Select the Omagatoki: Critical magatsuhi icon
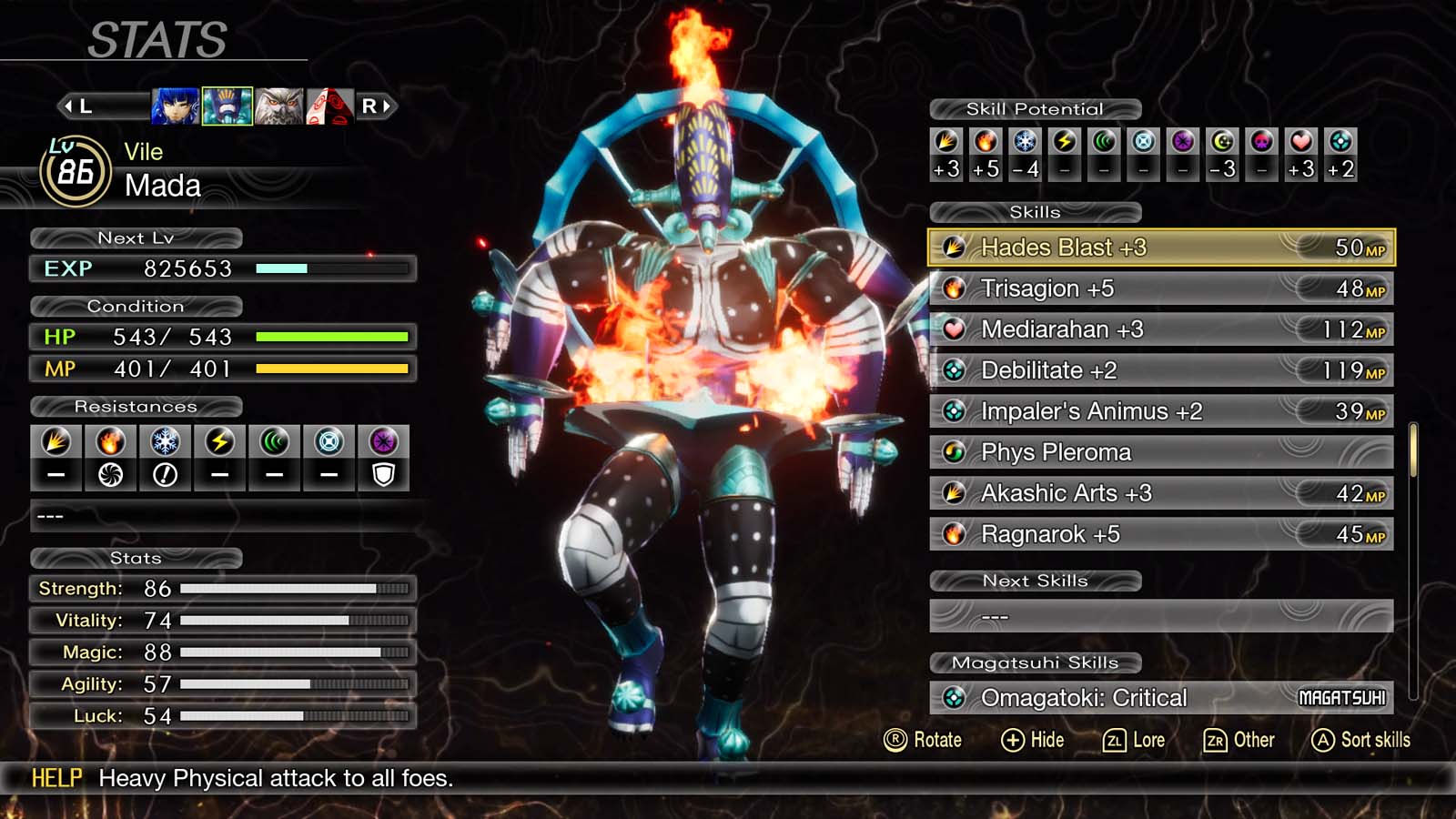Screen dimensions: 1456x819 tap(955, 697)
